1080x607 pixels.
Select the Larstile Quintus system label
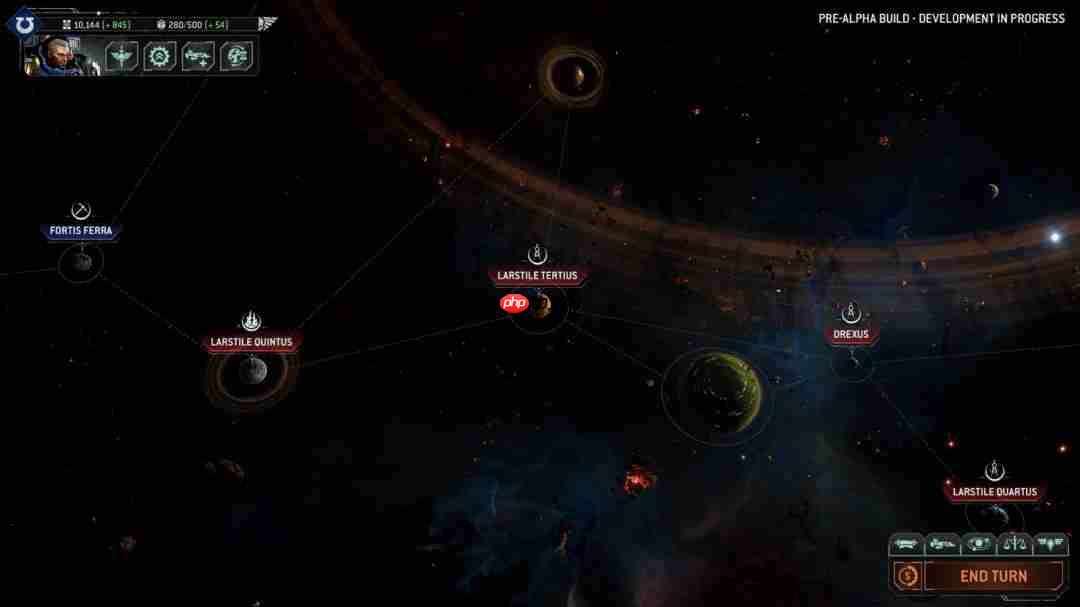point(251,342)
